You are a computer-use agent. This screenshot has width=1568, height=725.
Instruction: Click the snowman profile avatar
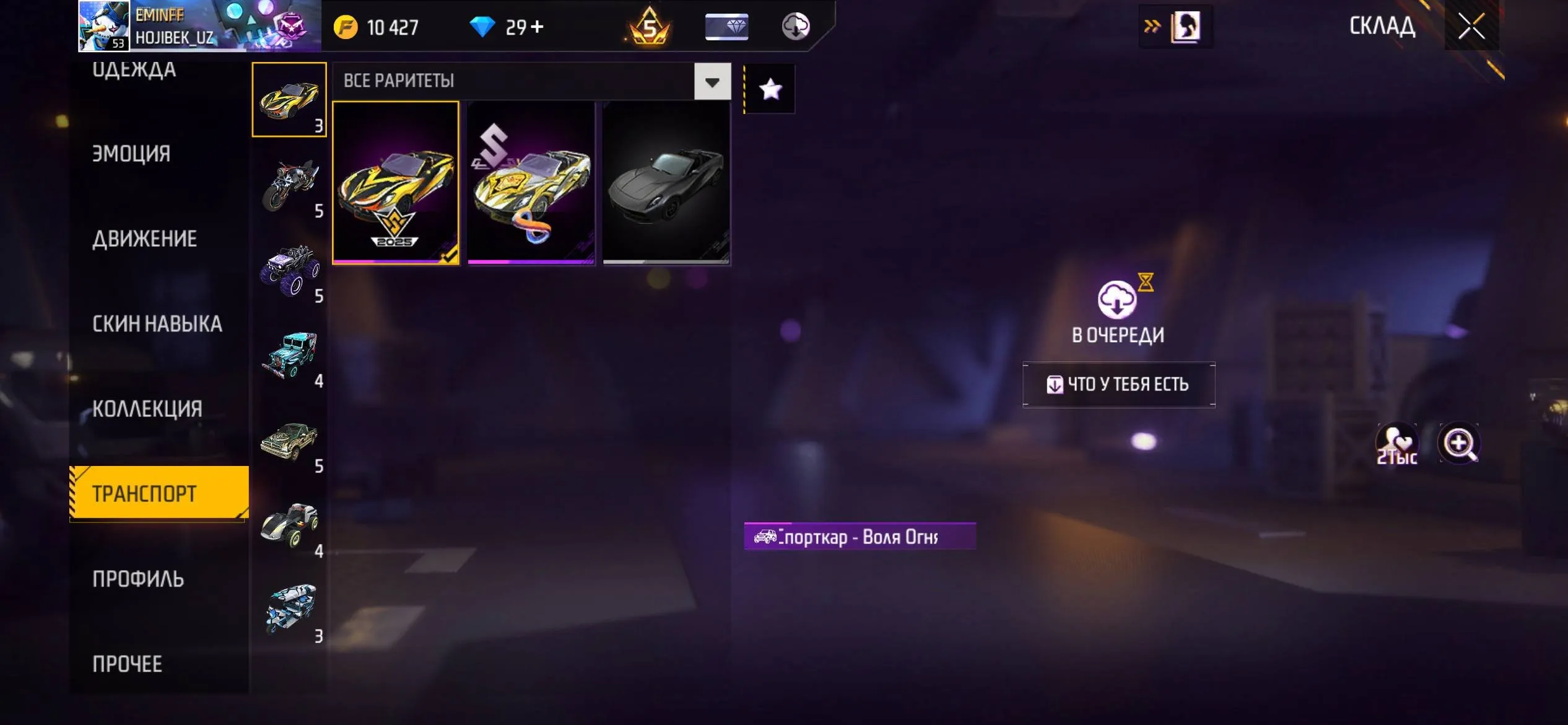(102, 27)
